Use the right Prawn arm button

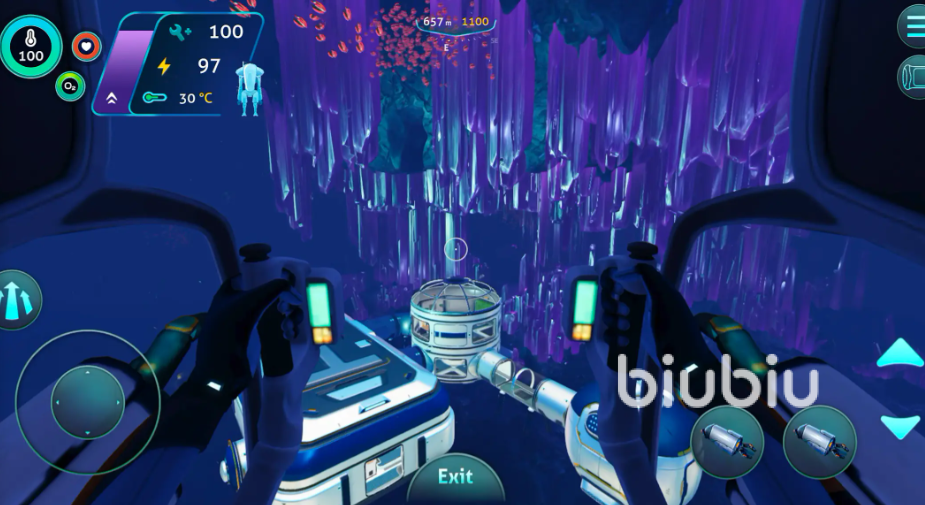point(819,441)
